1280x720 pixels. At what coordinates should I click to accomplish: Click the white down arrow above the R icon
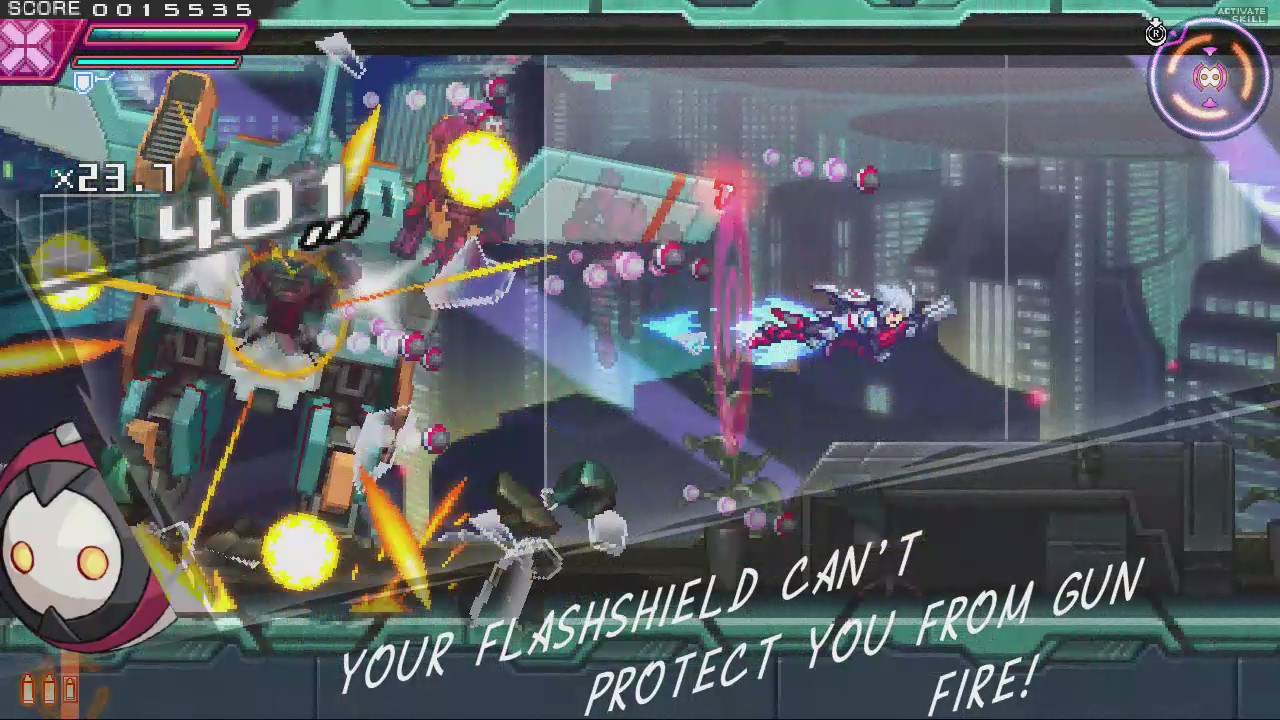(x=1155, y=22)
